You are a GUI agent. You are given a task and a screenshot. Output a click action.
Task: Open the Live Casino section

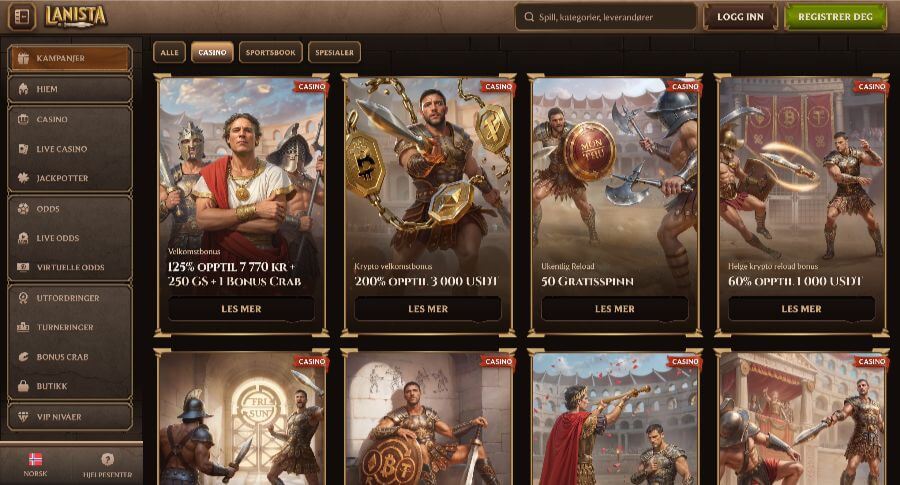click(69, 149)
